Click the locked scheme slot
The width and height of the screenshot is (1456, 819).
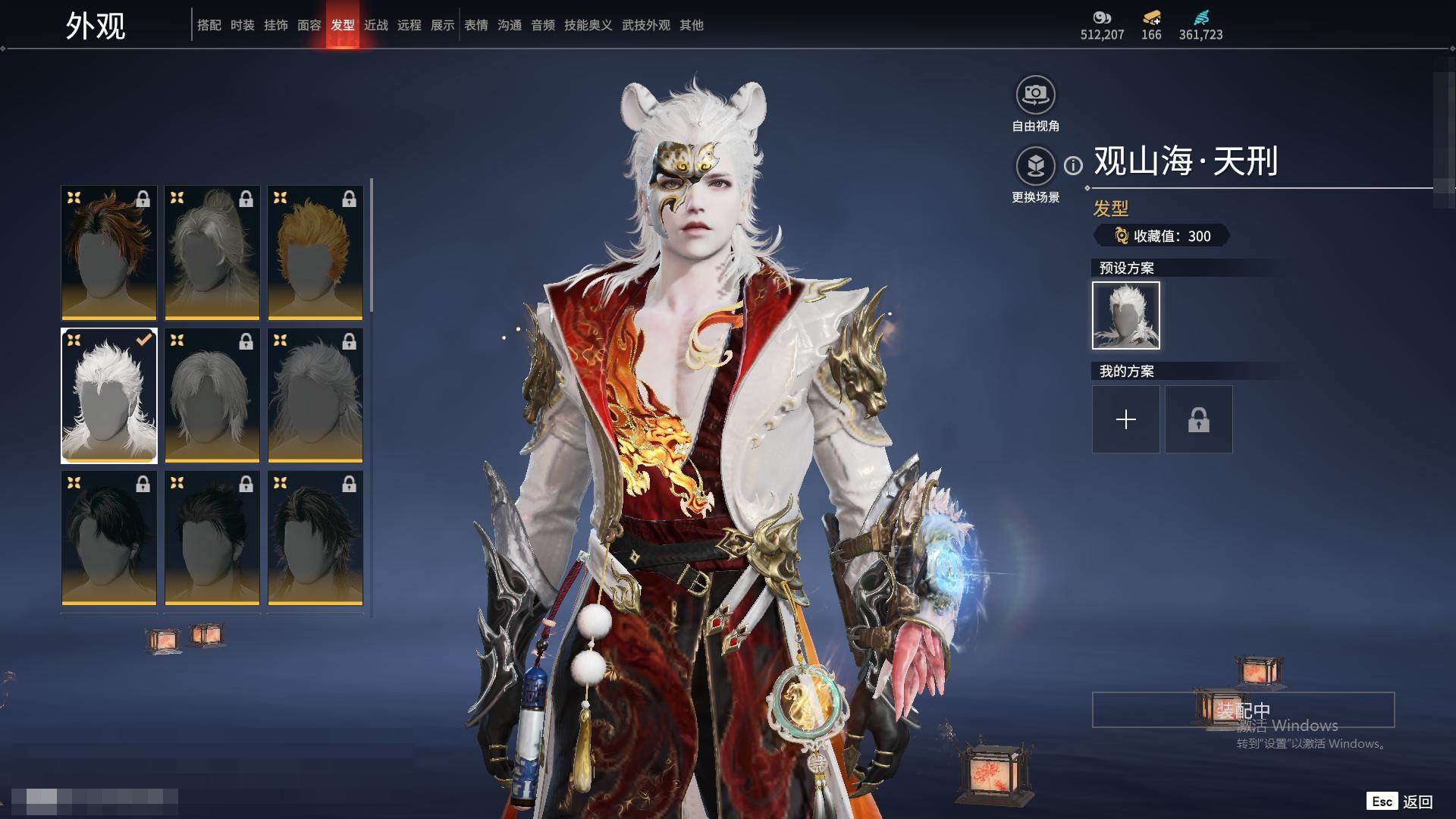tap(1198, 419)
